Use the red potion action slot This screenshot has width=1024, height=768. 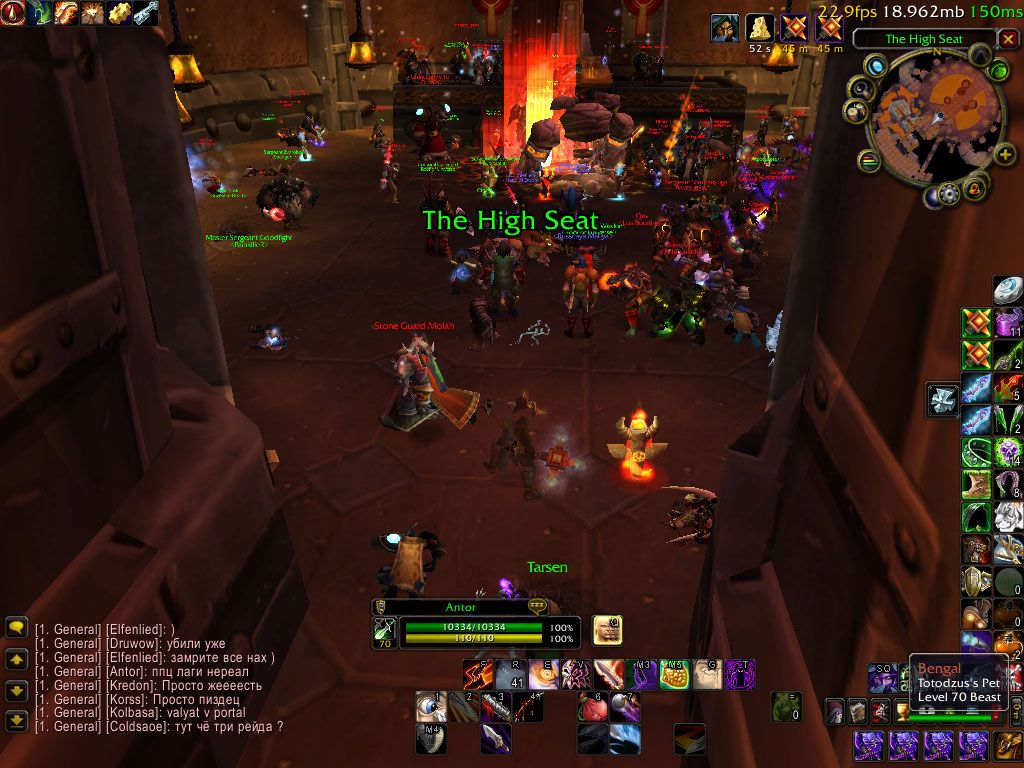point(593,708)
